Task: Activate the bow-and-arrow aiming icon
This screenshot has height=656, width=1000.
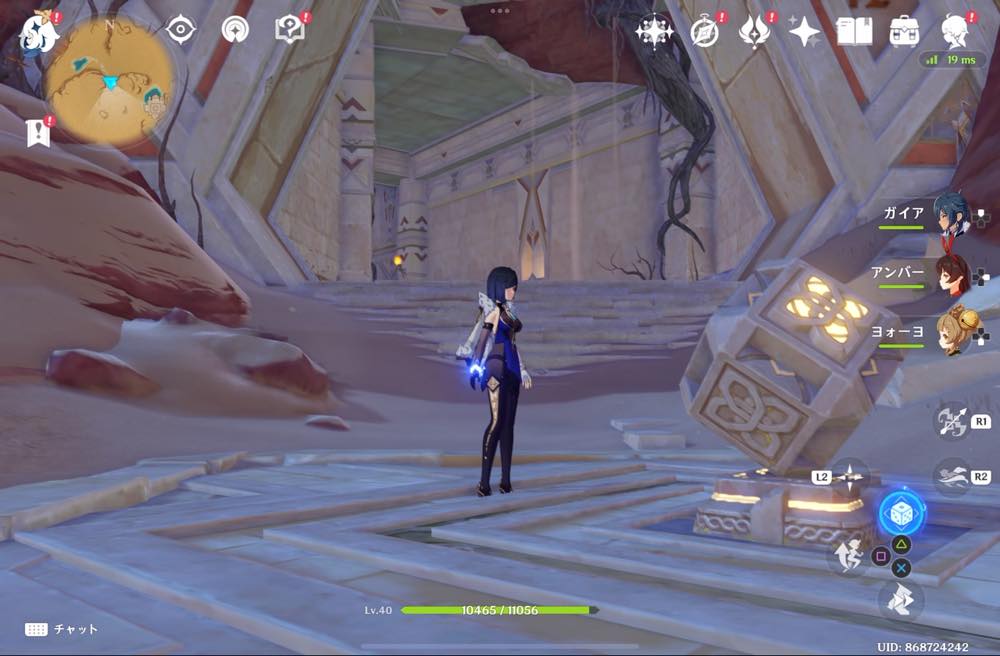Action: pyautogui.click(x=951, y=420)
